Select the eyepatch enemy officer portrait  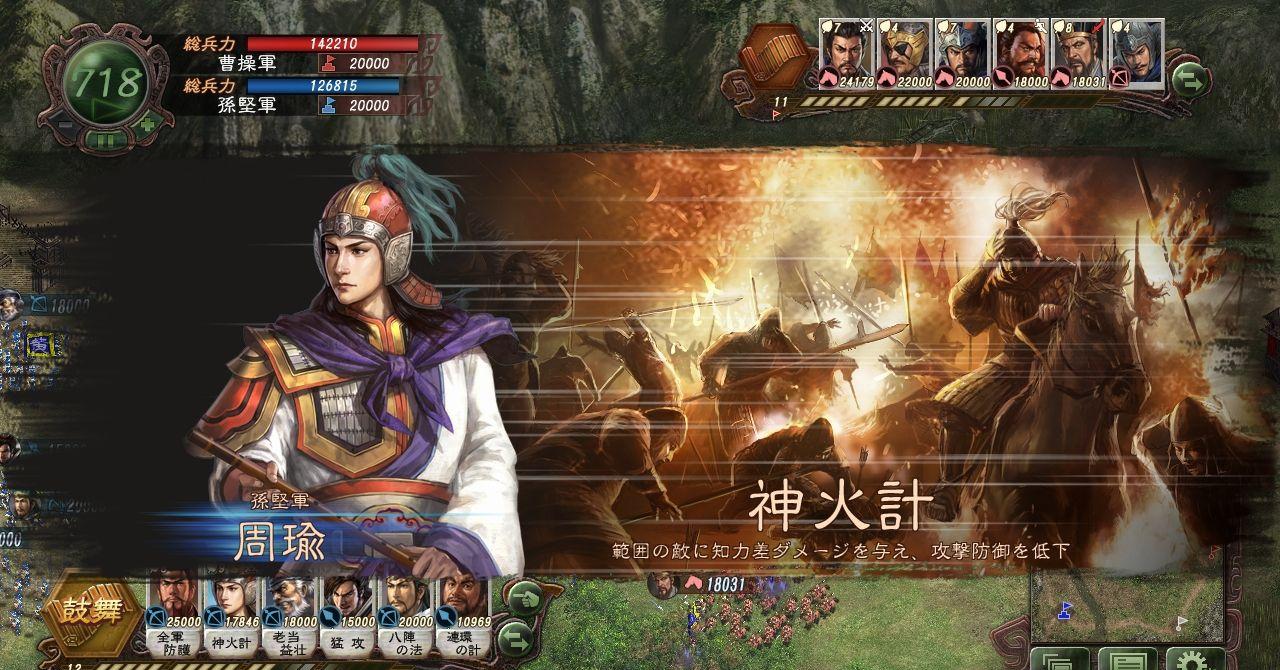point(904,54)
